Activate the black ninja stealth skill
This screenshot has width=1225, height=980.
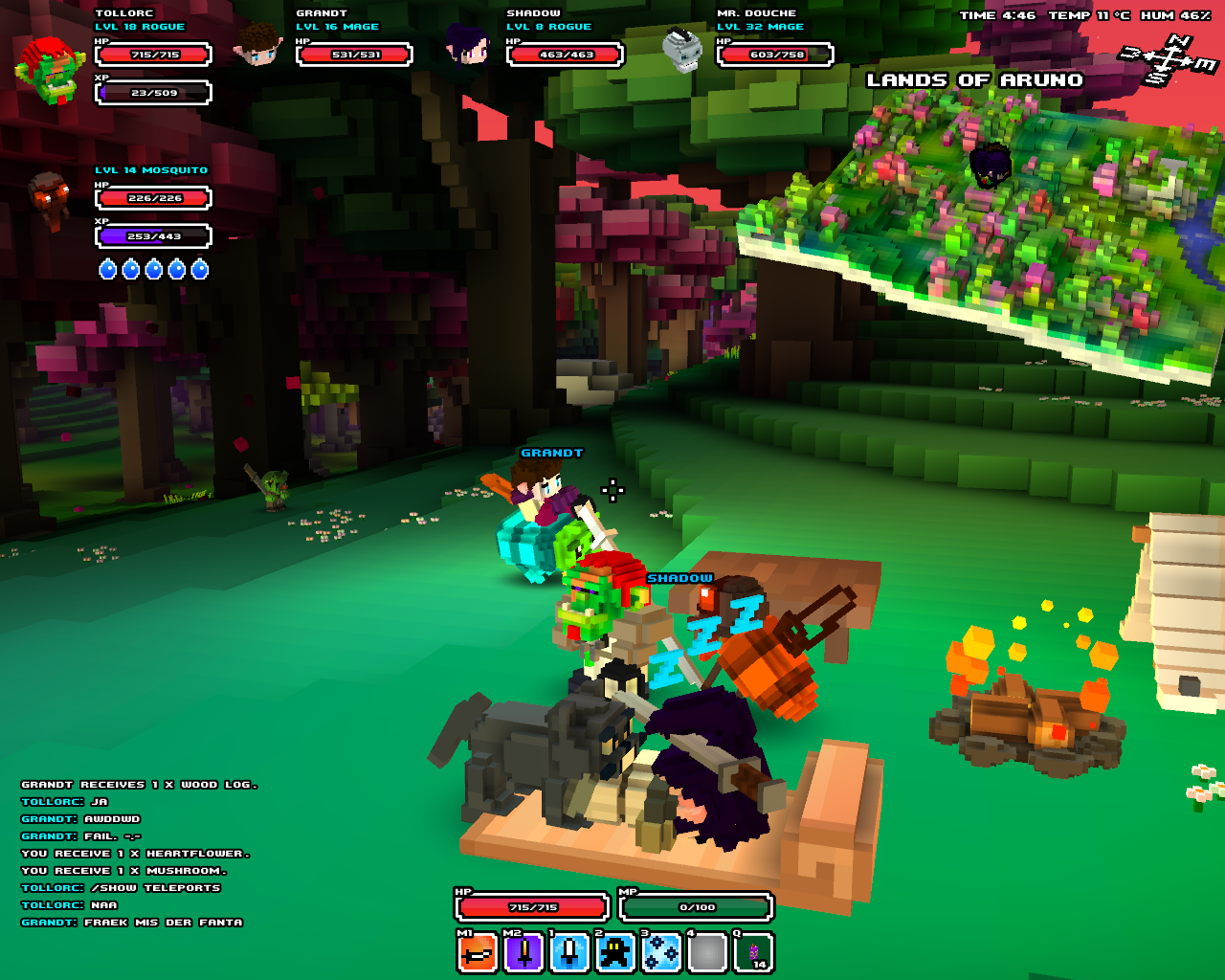click(x=615, y=952)
